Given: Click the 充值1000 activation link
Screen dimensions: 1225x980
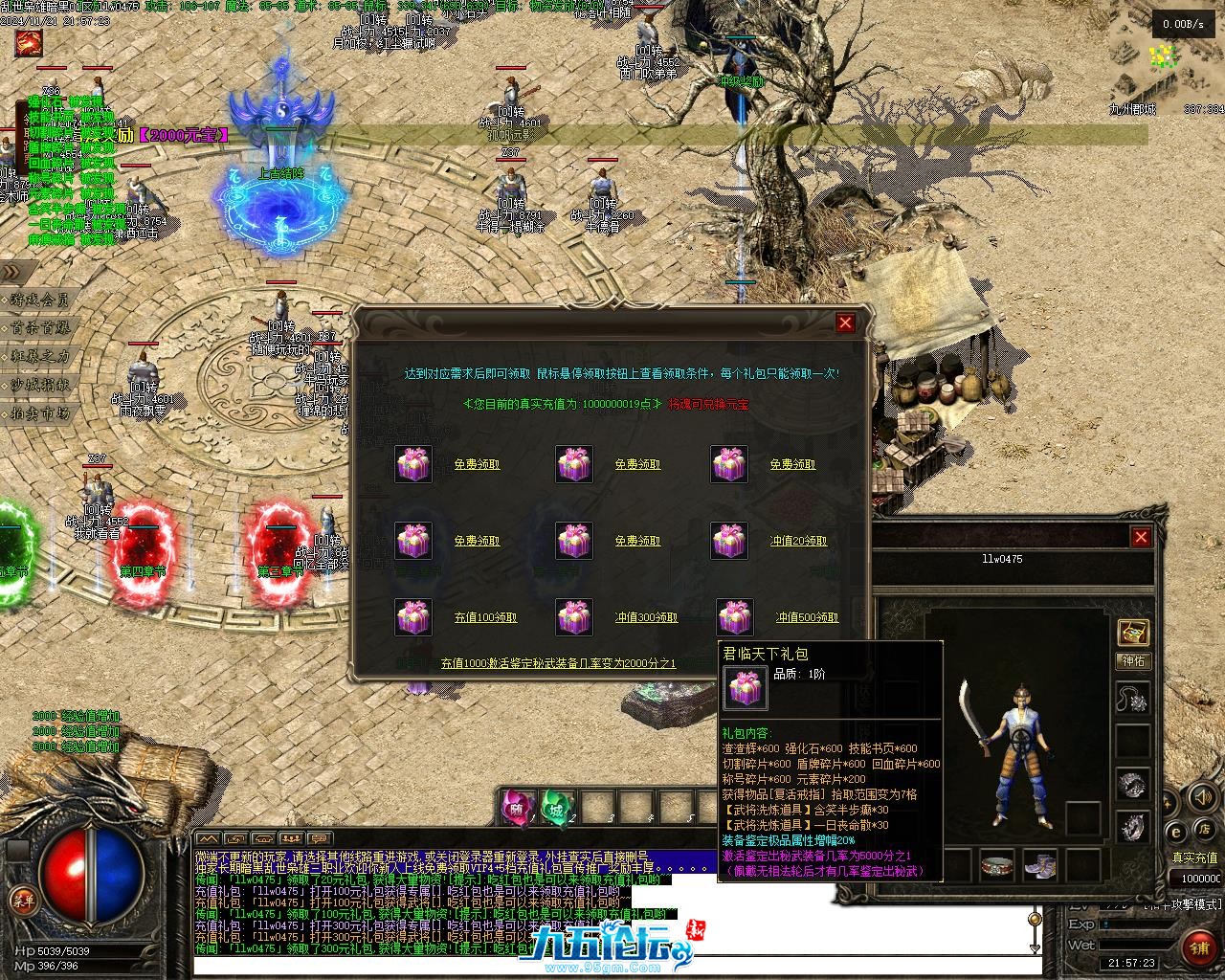Looking at the screenshot, I should coord(558,663).
